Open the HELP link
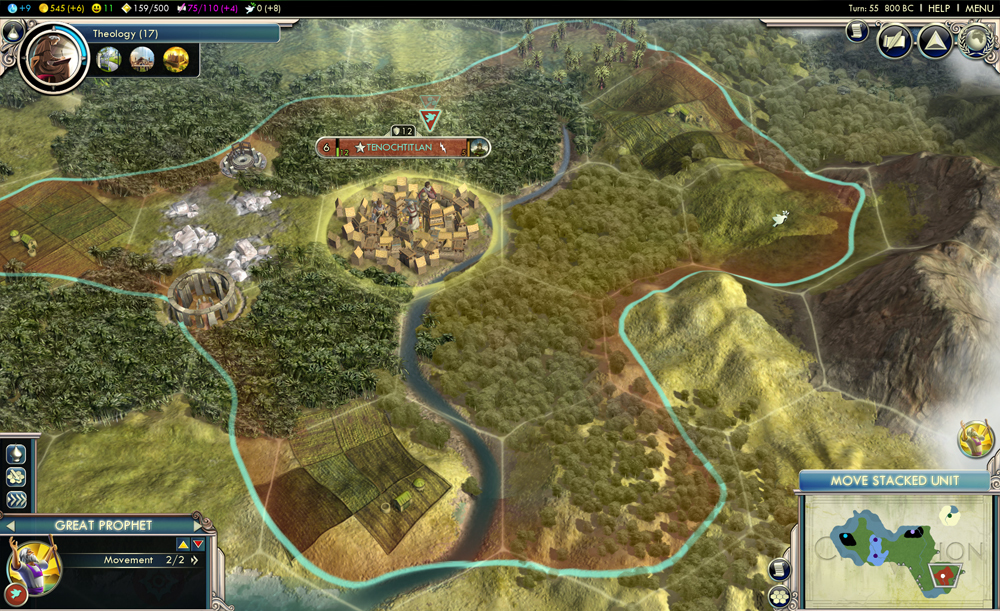 tap(938, 8)
